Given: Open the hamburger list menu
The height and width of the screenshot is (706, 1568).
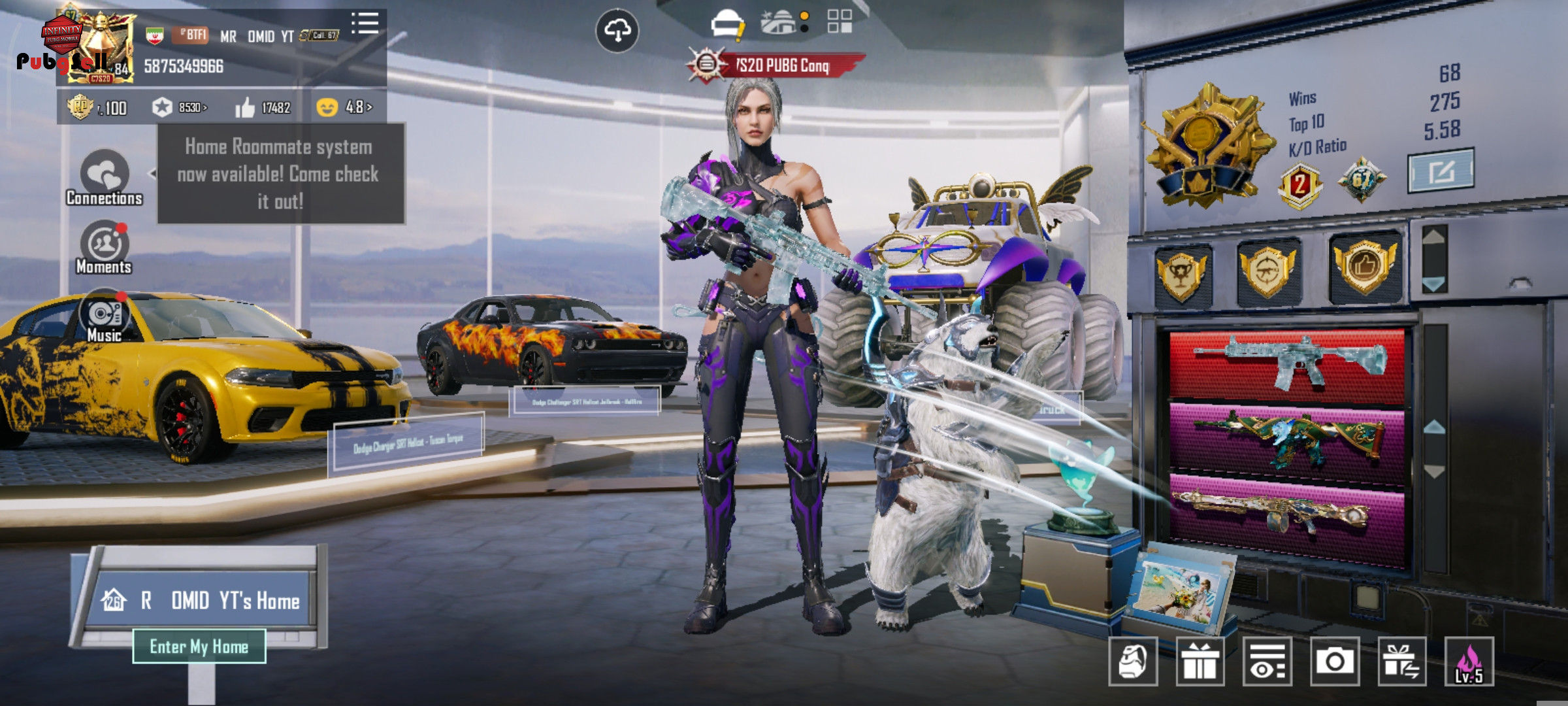Looking at the screenshot, I should click(x=365, y=24).
